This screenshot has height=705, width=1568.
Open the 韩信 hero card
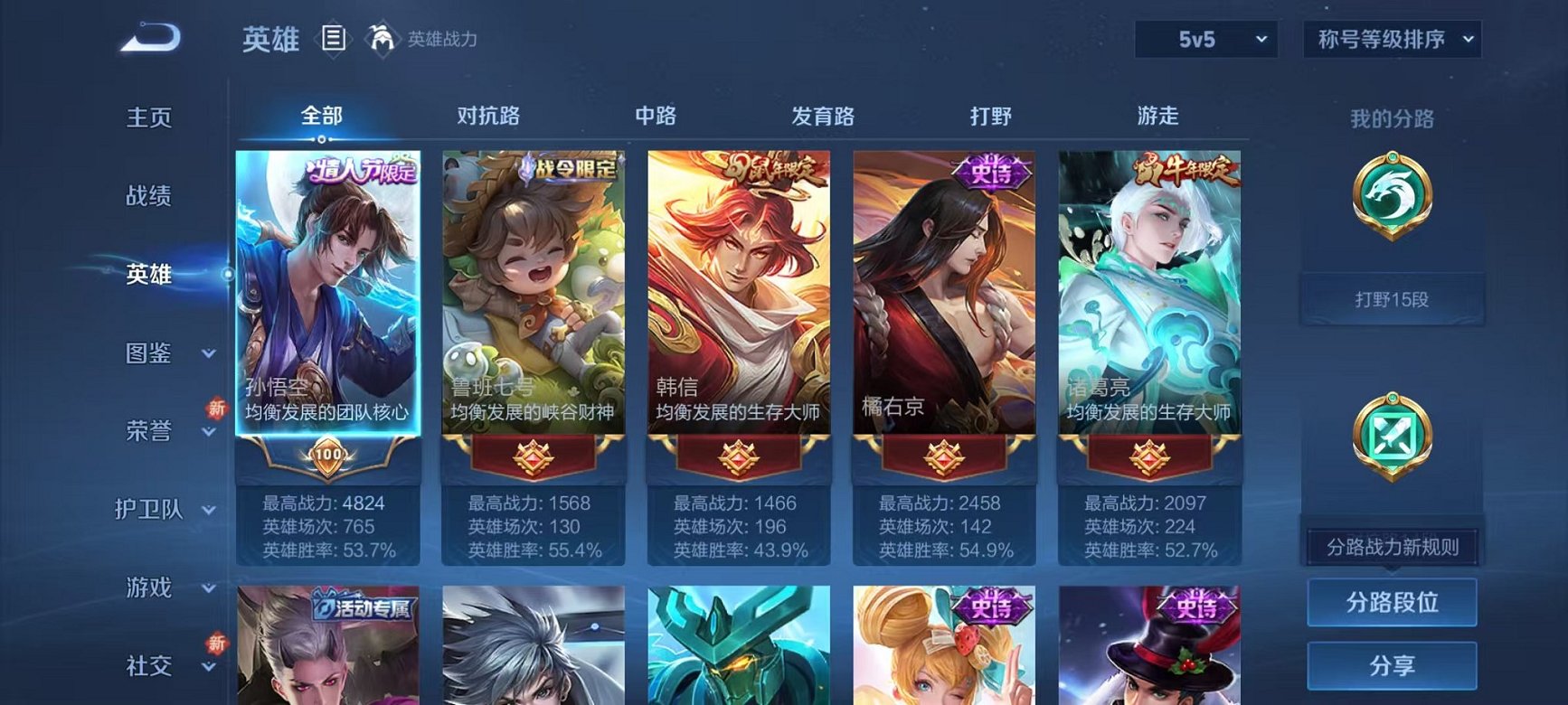click(x=738, y=298)
